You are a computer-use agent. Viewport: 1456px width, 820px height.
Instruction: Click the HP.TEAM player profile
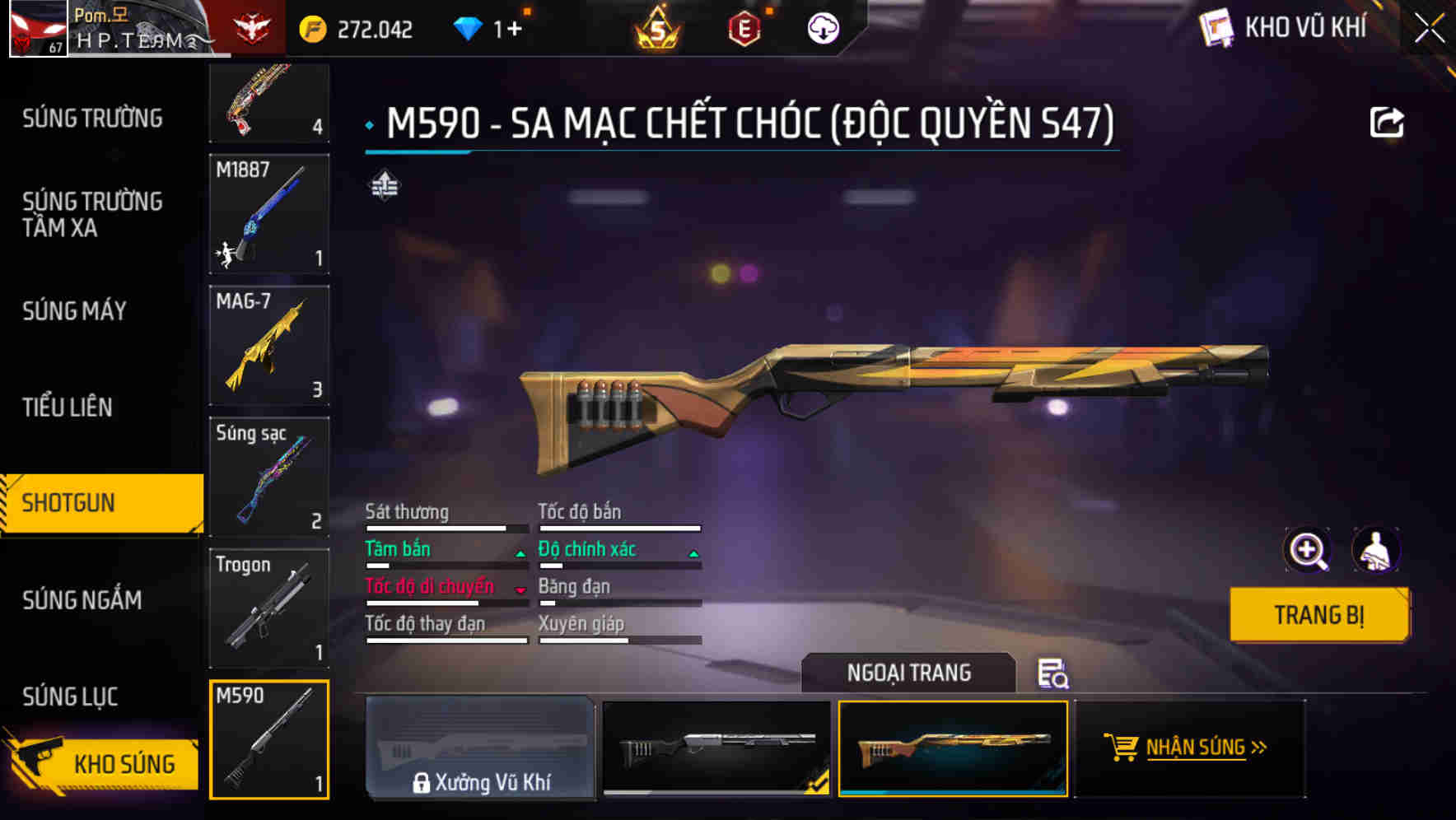point(132,27)
